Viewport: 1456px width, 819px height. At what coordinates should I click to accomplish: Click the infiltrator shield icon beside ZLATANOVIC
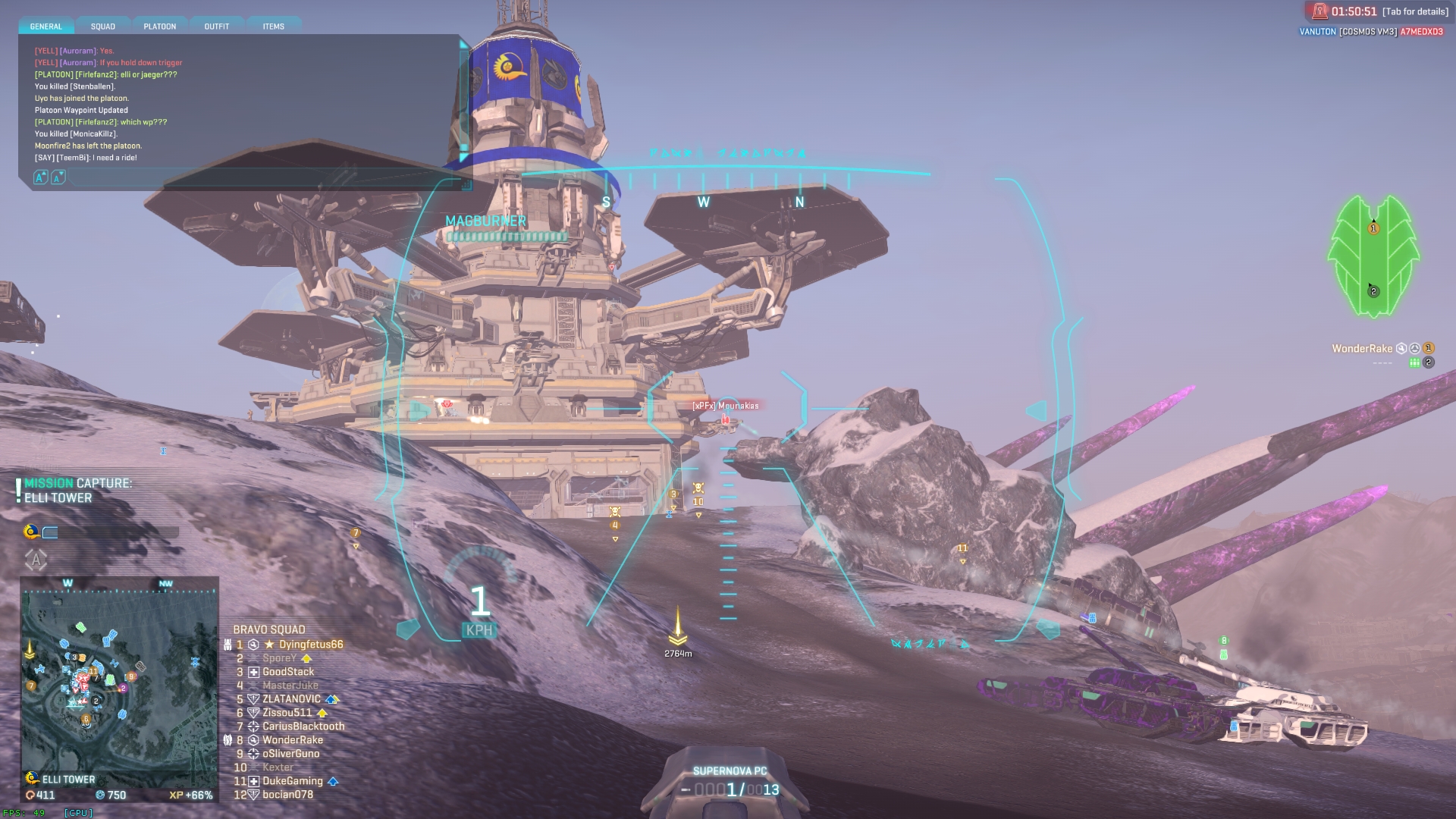click(x=253, y=698)
